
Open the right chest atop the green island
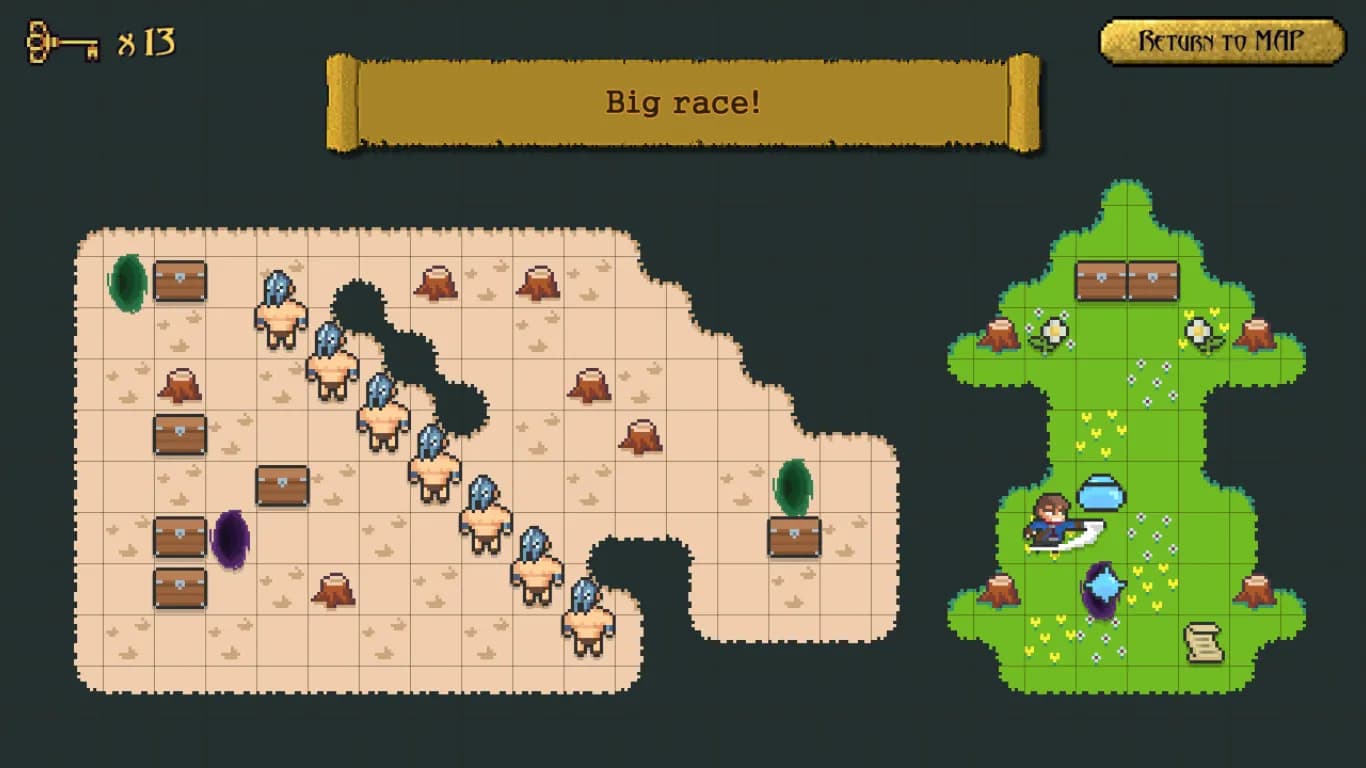pyautogui.click(x=1154, y=281)
